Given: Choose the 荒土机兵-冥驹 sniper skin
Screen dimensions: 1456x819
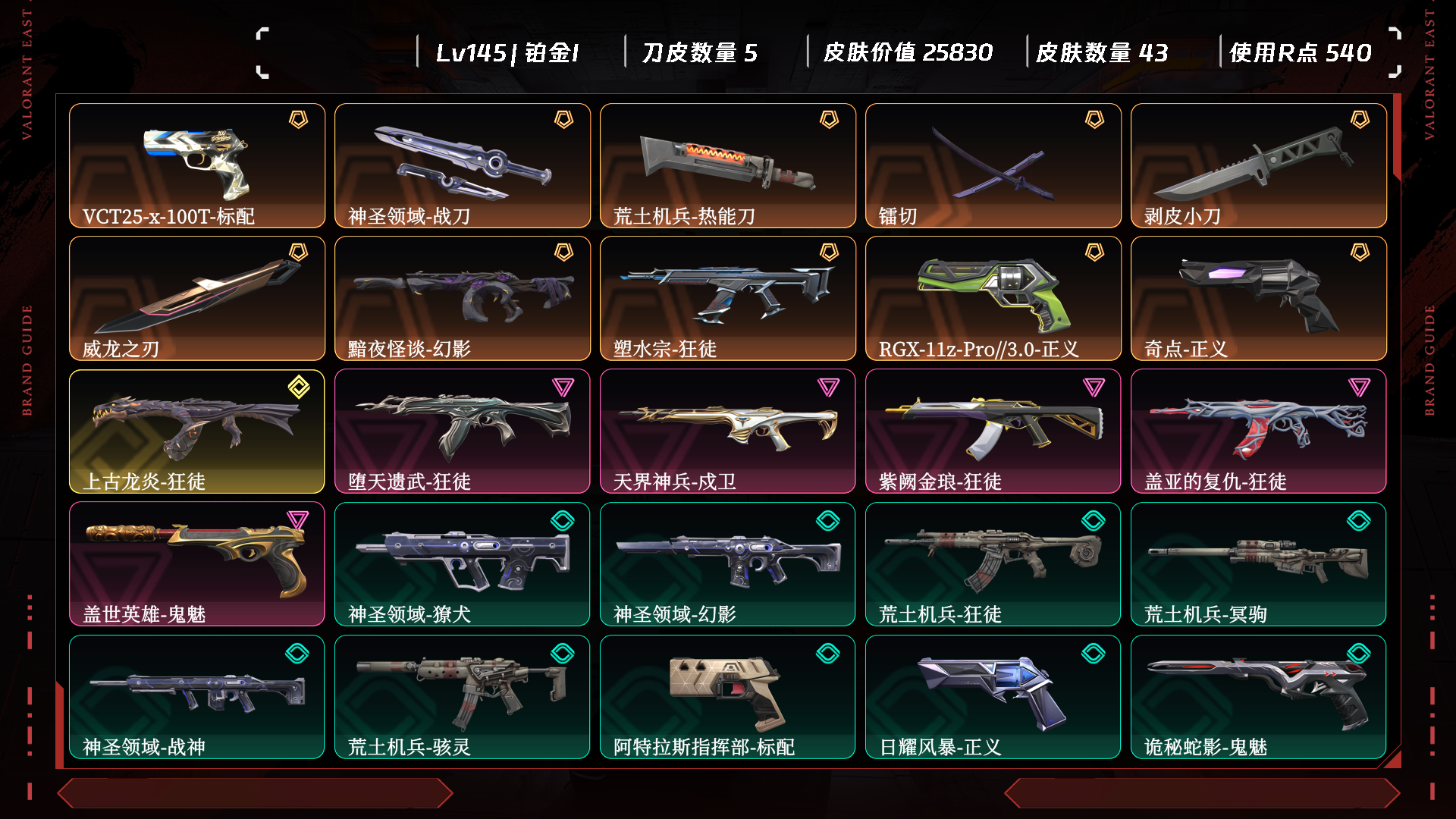Looking at the screenshot, I should pyautogui.click(x=1259, y=563).
